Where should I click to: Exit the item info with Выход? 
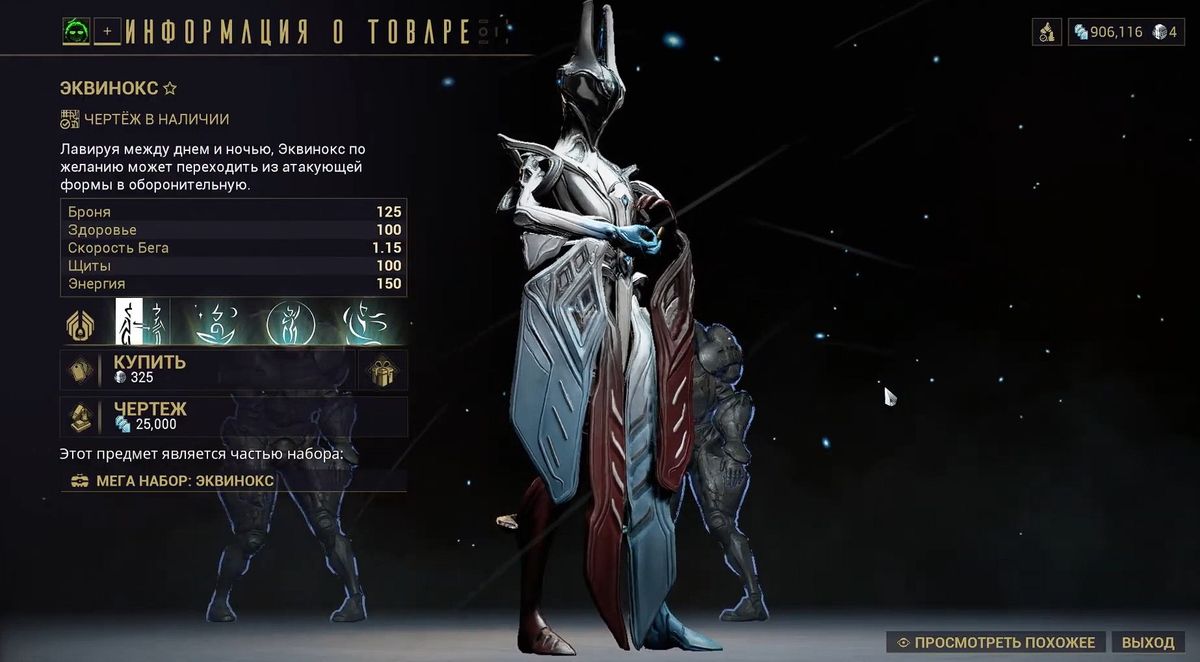1147,642
